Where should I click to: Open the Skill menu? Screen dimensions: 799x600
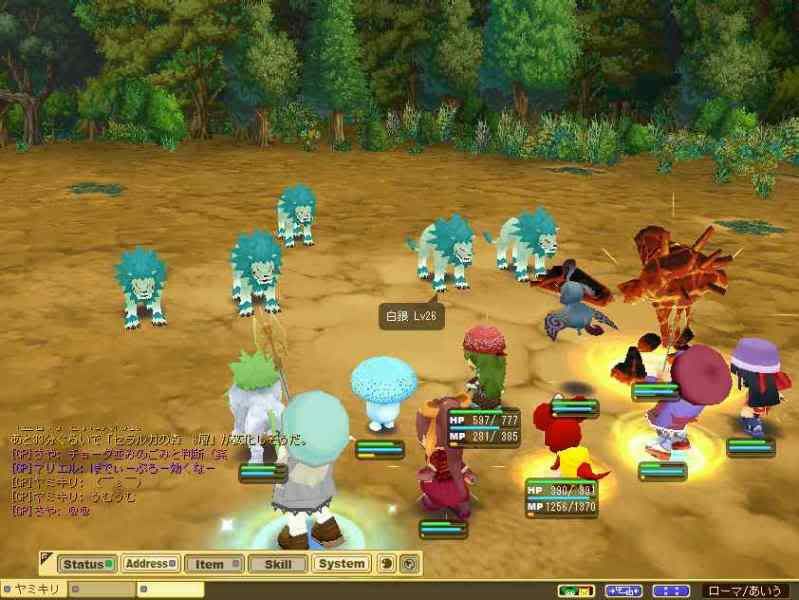tap(277, 564)
